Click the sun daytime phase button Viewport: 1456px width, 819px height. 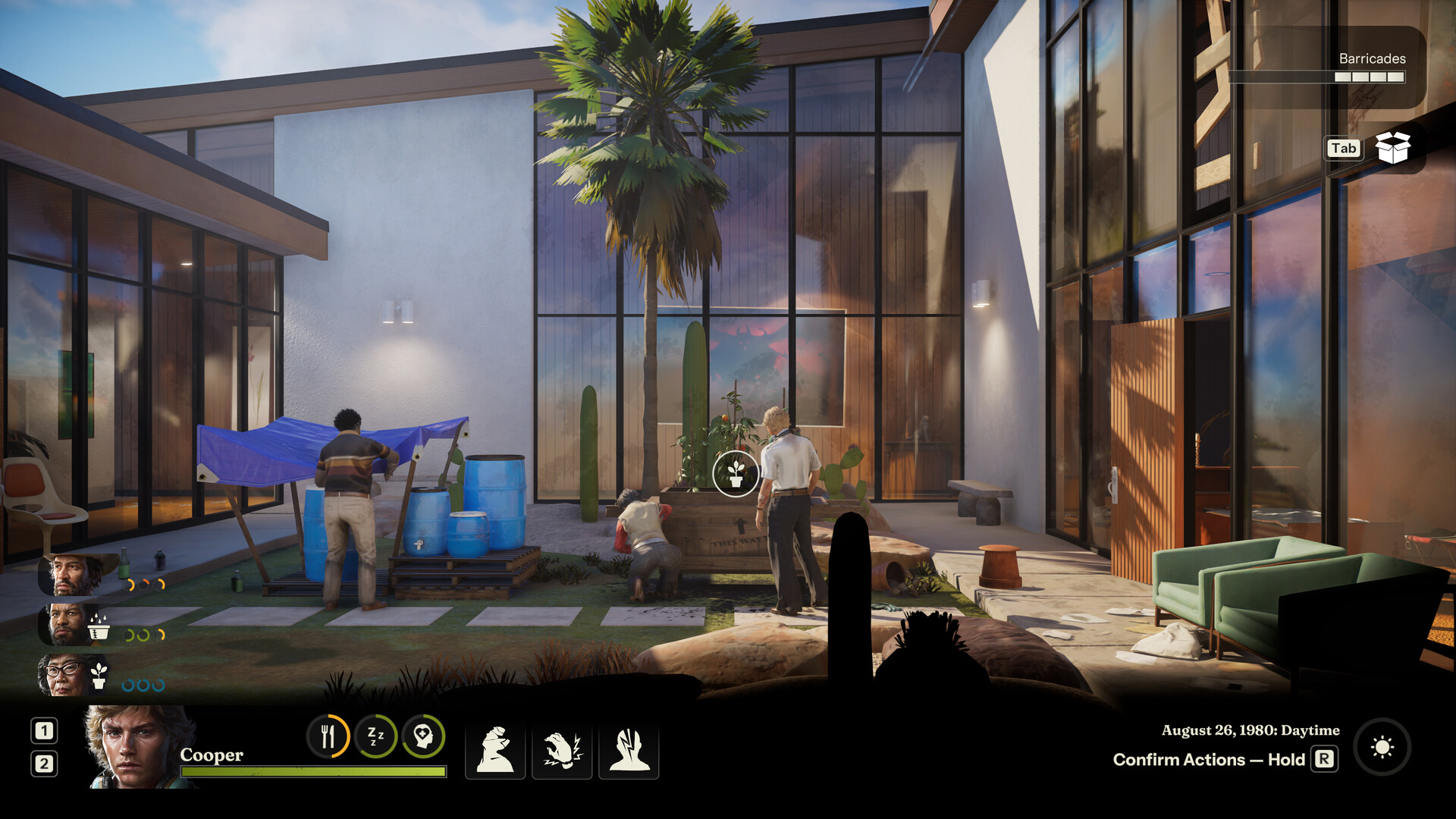pos(1382,748)
